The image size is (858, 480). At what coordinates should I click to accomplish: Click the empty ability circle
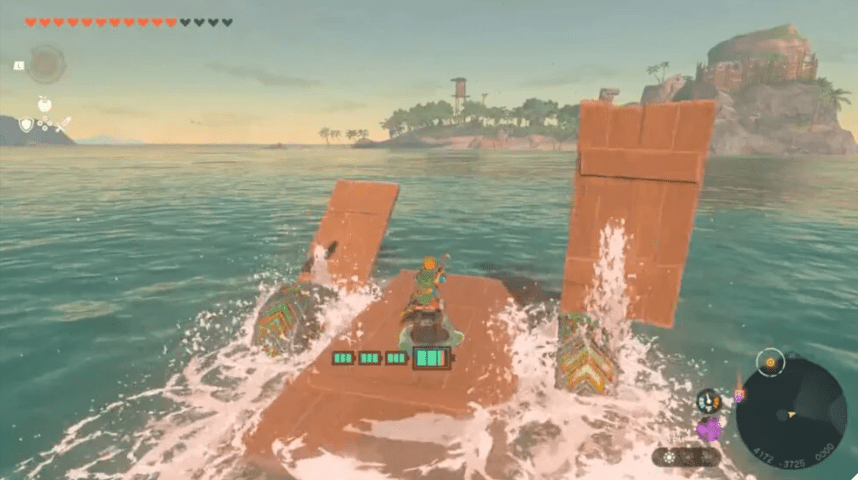click(x=45, y=65)
